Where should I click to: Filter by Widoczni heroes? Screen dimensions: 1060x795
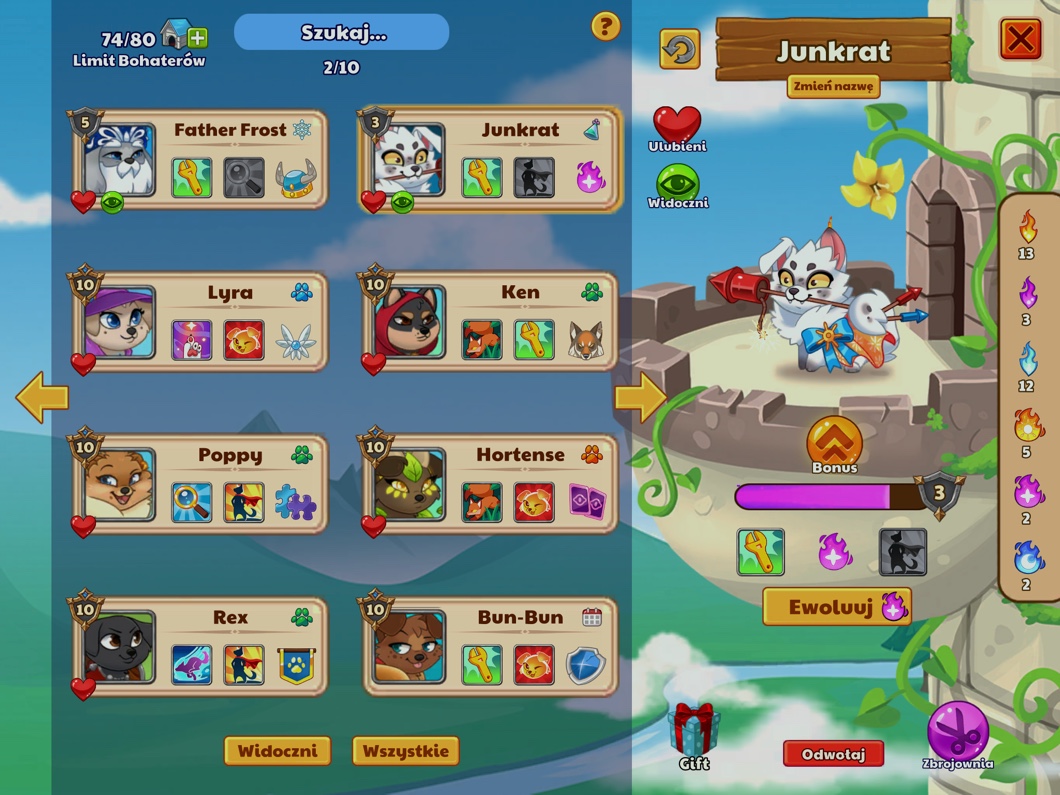pos(277,751)
